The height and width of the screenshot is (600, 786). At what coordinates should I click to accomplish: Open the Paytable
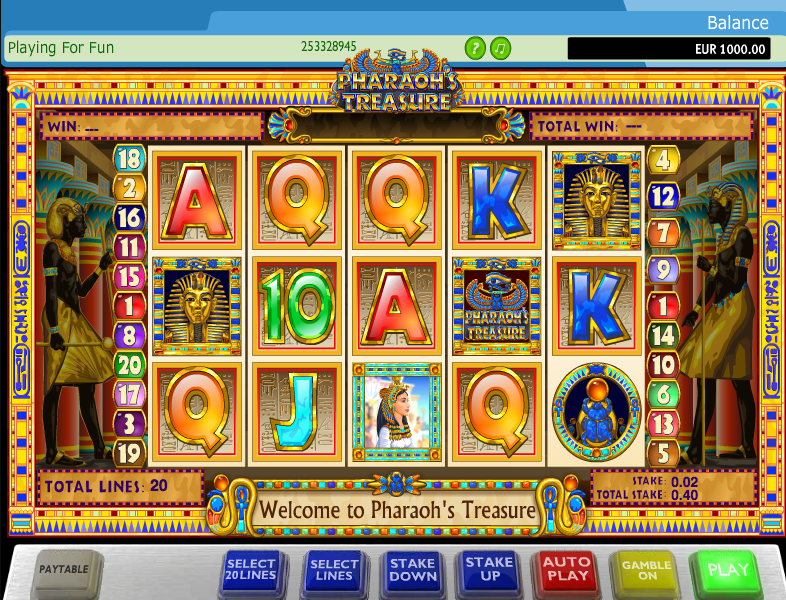coord(64,570)
